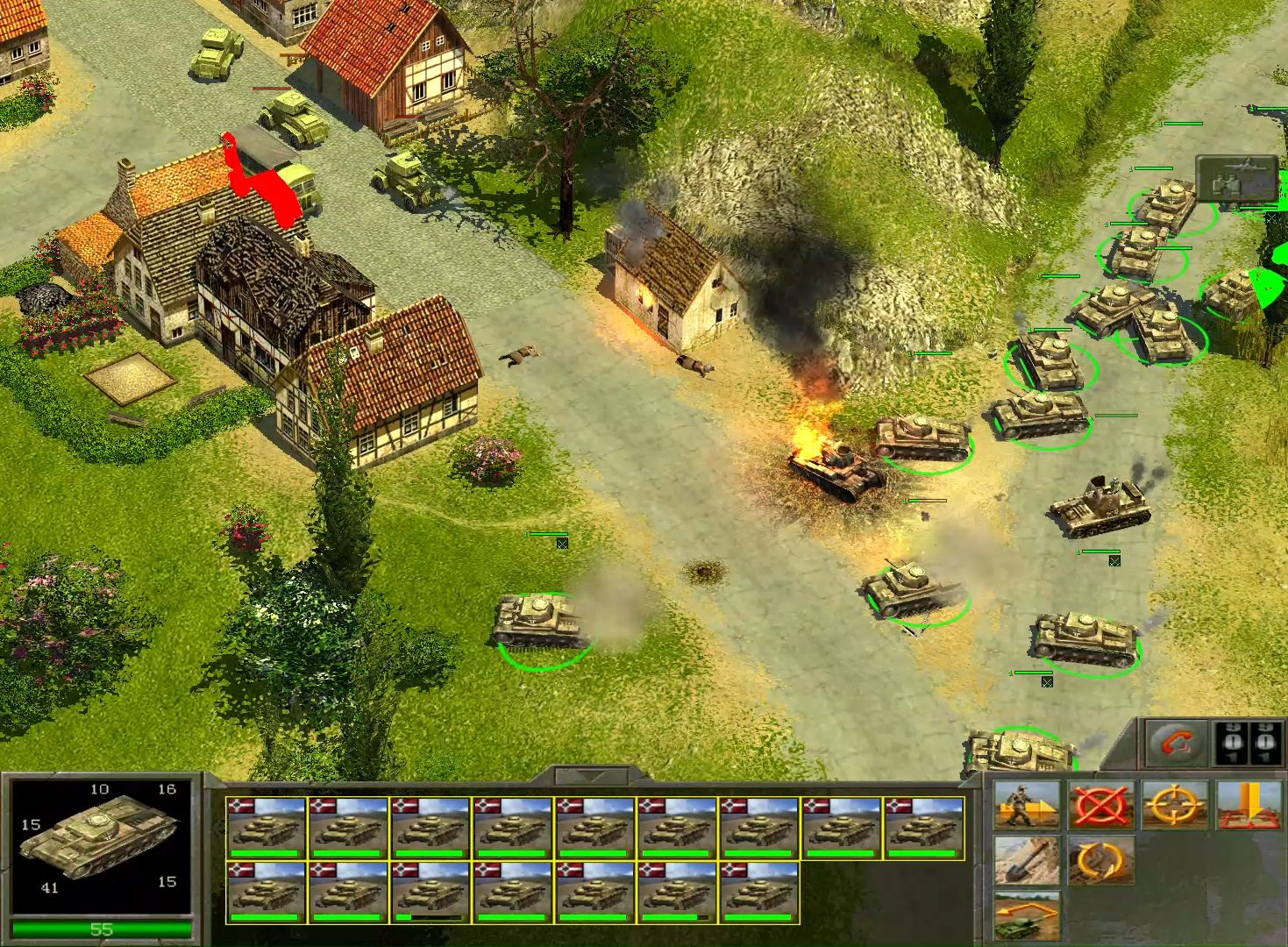
Task: Click the circular arrows rotate command
Action: 1101,860
